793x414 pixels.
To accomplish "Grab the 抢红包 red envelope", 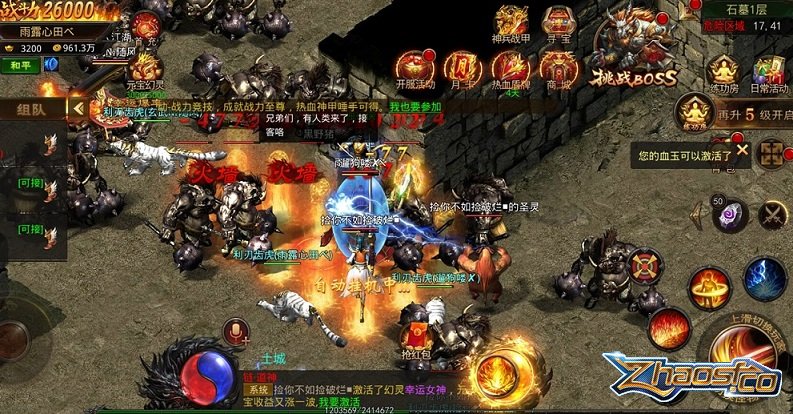I will [x=415, y=335].
